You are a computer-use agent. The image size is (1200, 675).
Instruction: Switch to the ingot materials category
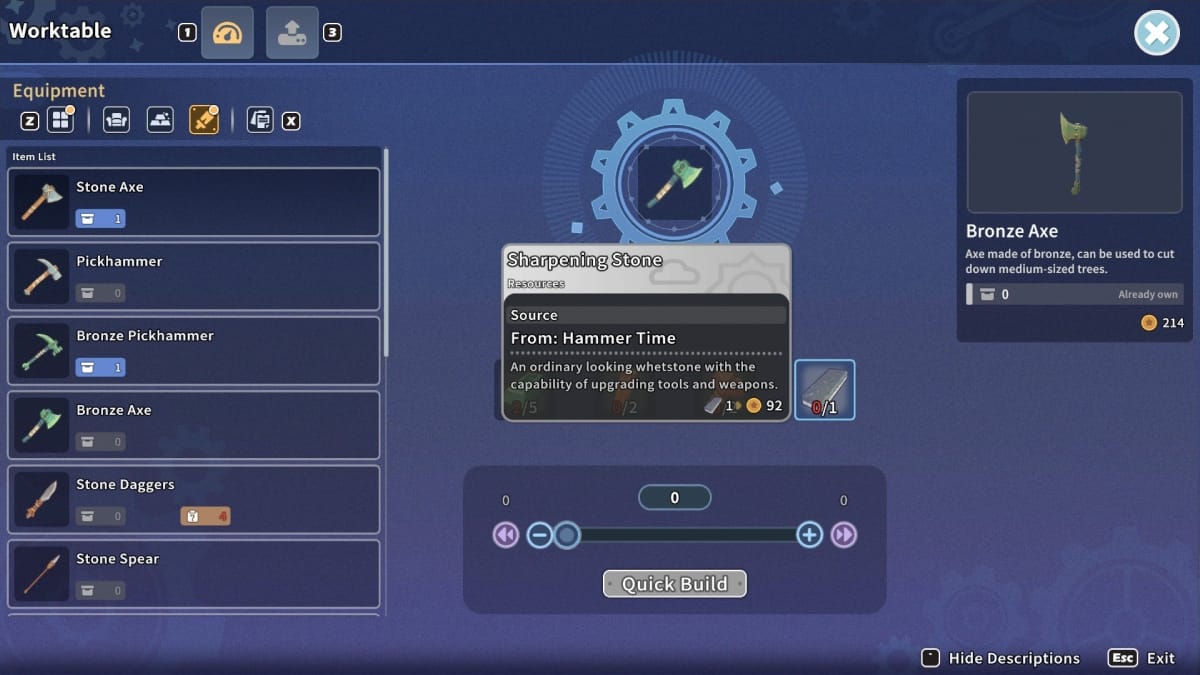160,121
